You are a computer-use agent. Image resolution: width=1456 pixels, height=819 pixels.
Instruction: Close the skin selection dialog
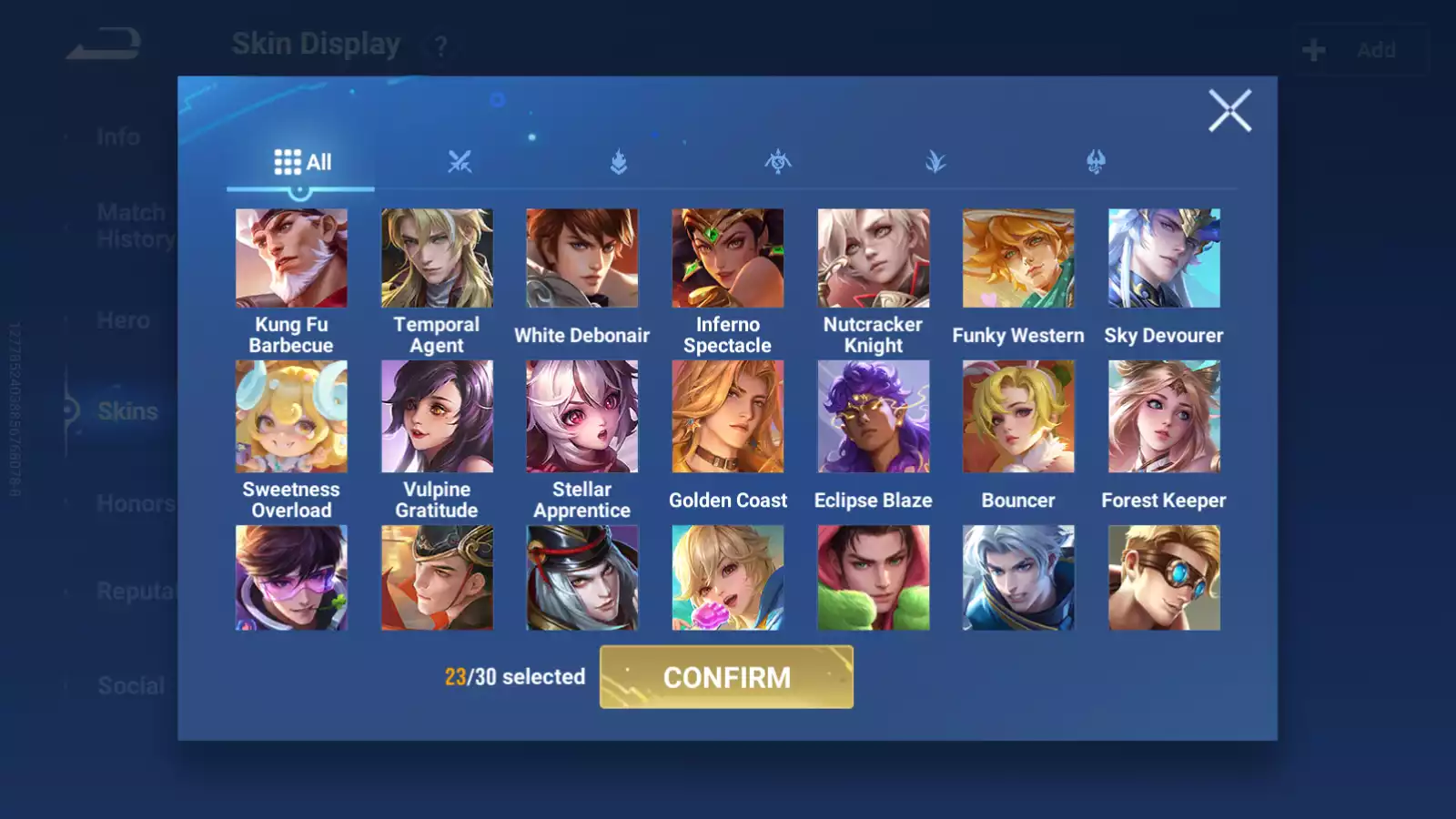tap(1230, 111)
